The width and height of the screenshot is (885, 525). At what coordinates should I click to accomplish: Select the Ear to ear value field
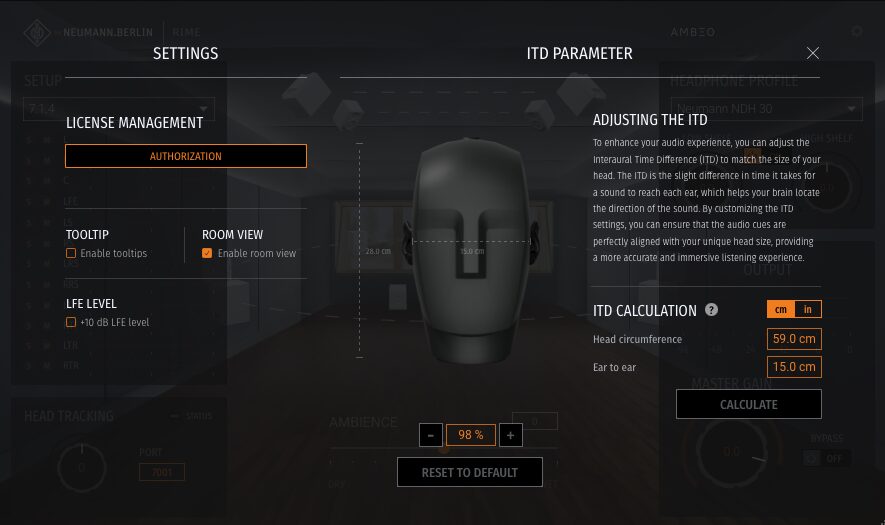(794, 367)
